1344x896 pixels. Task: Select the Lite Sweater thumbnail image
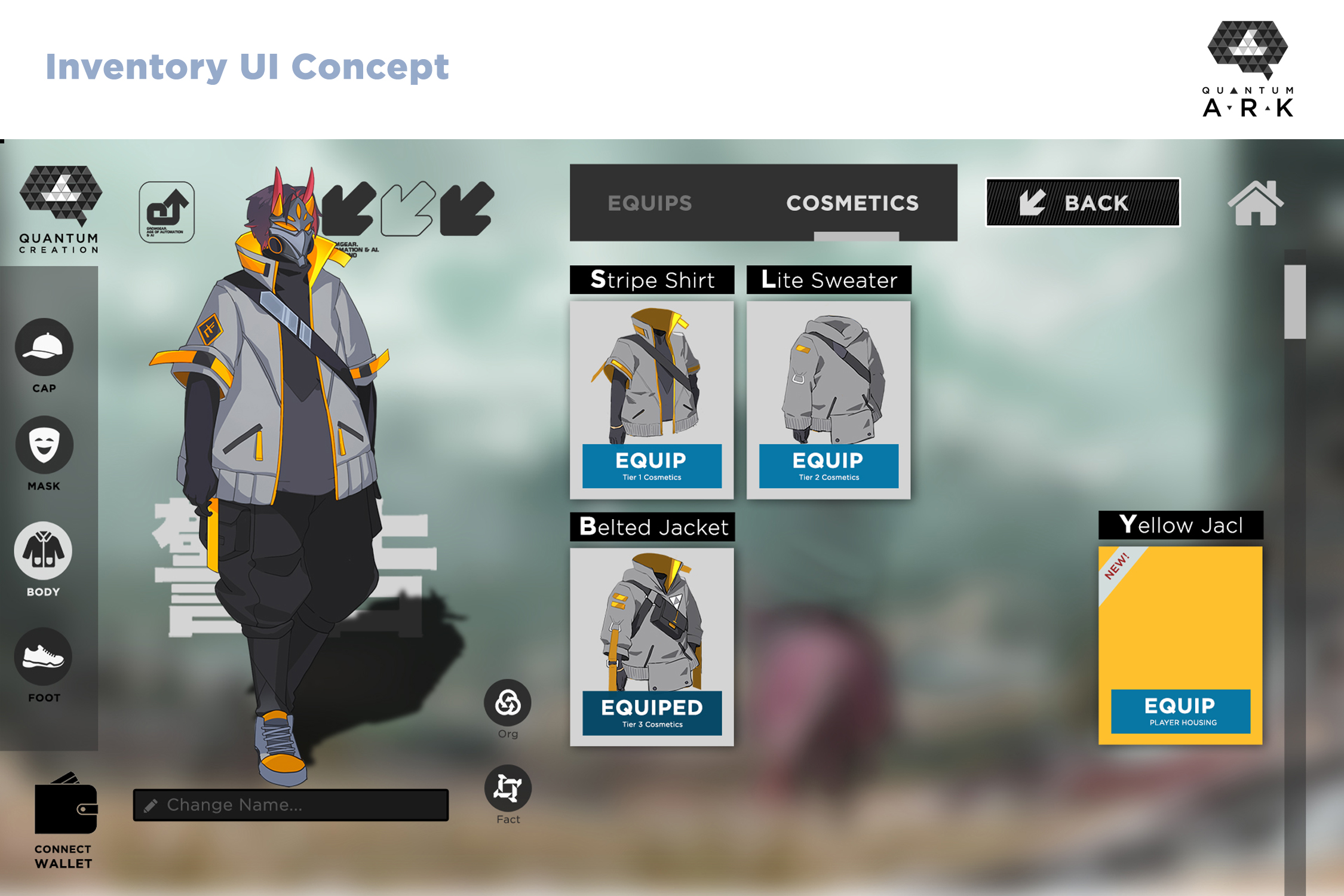[x=829, y=373]
